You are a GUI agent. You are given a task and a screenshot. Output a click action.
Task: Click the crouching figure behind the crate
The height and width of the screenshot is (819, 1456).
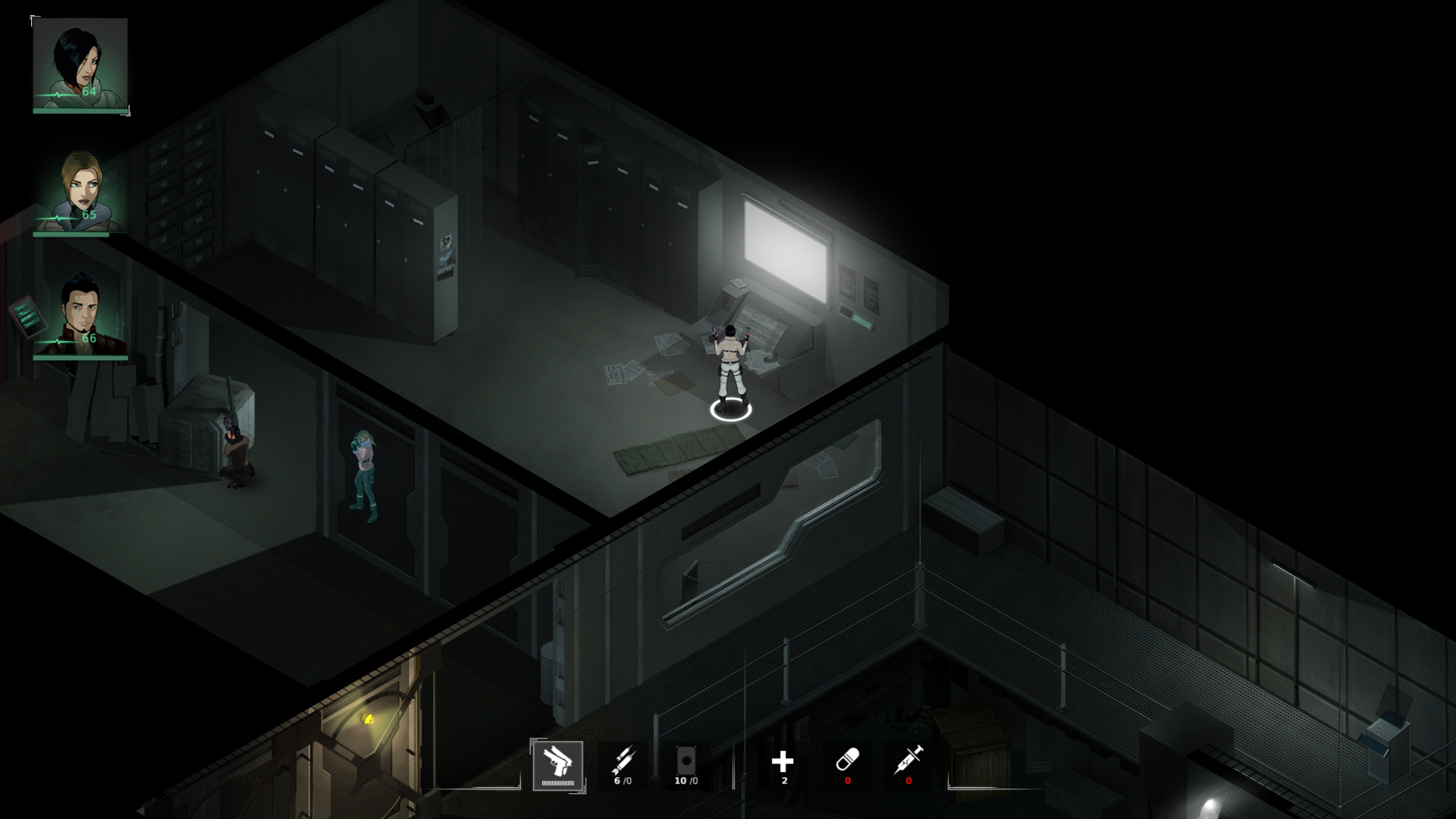click(235, 455)
